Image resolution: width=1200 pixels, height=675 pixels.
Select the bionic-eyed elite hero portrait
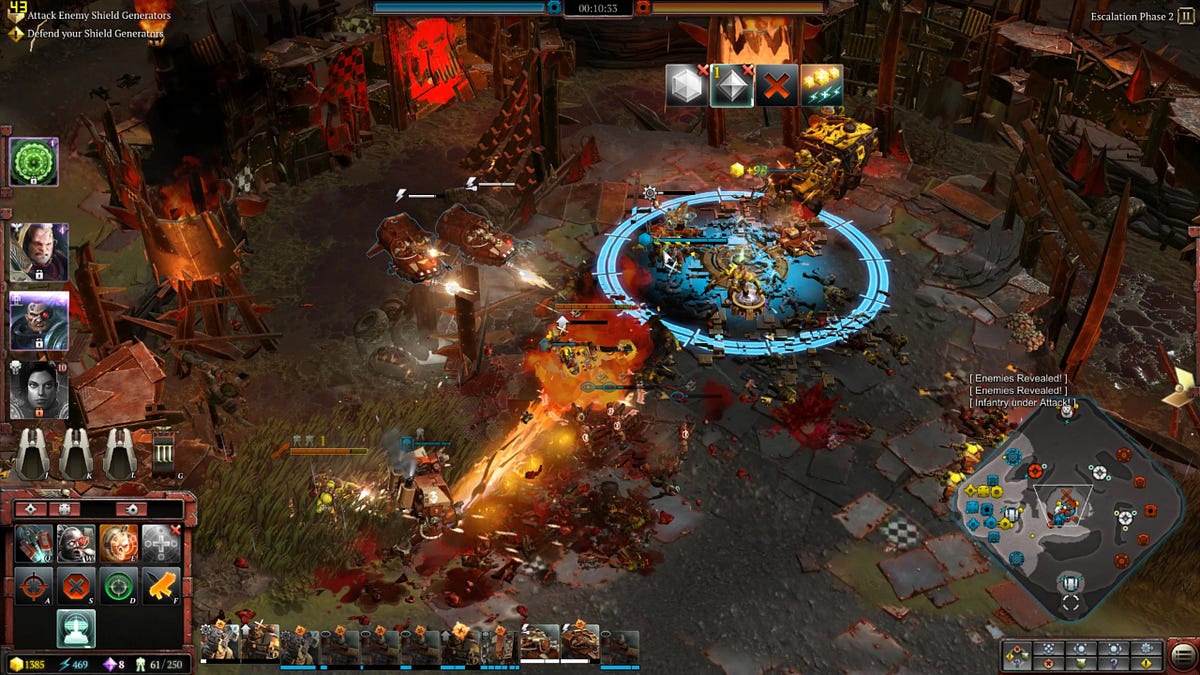pos(39,321)
